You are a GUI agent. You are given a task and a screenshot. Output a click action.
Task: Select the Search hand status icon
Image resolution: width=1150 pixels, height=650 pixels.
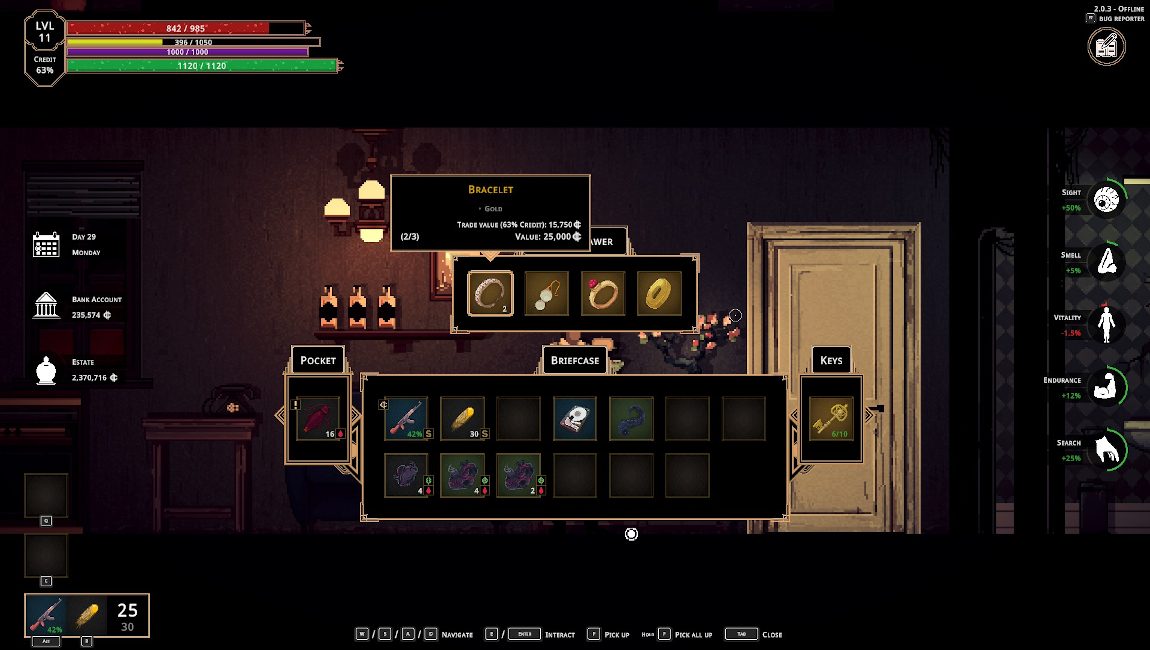point(1106,451)
